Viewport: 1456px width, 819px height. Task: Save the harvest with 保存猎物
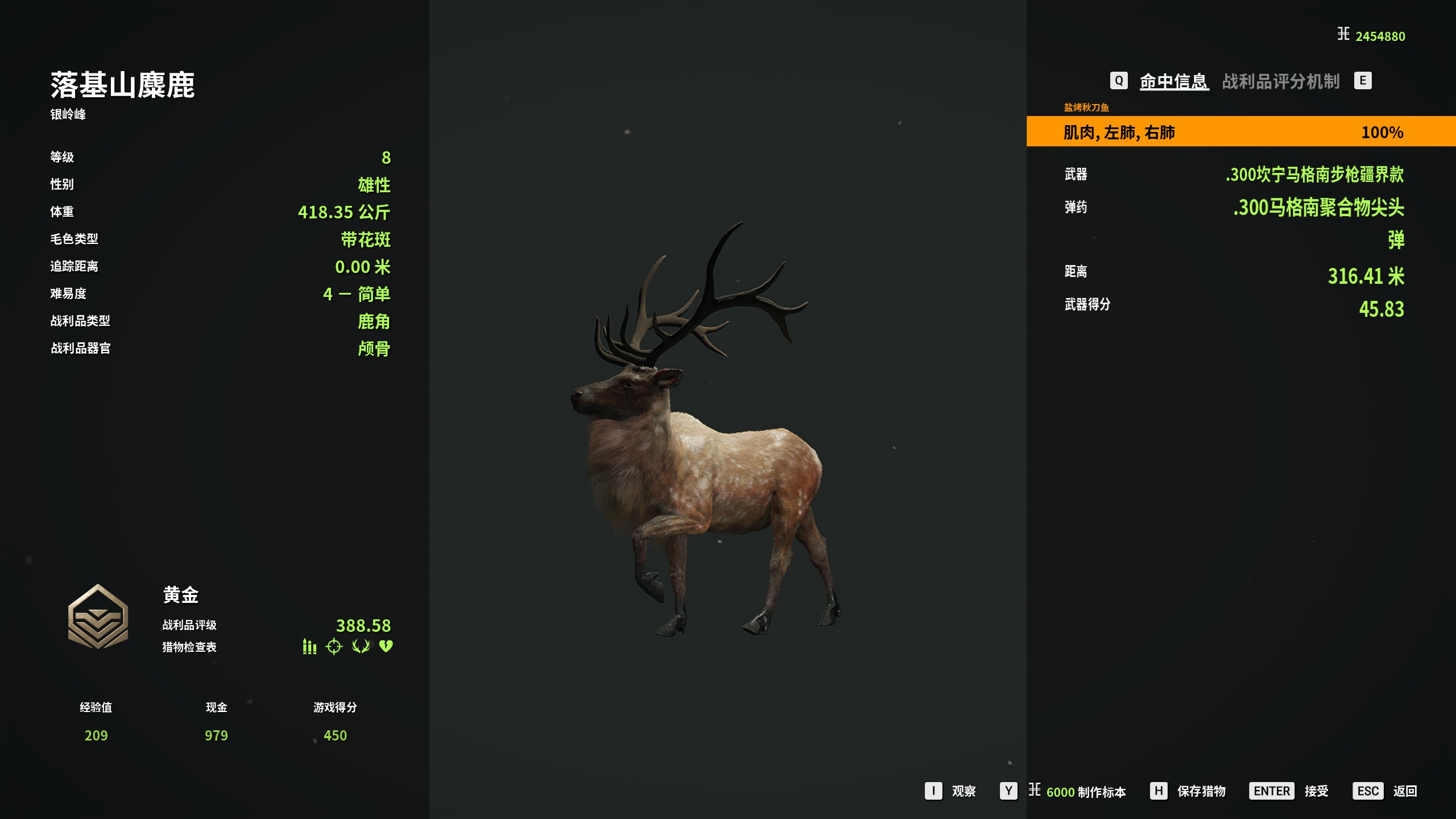(1201, 791)
